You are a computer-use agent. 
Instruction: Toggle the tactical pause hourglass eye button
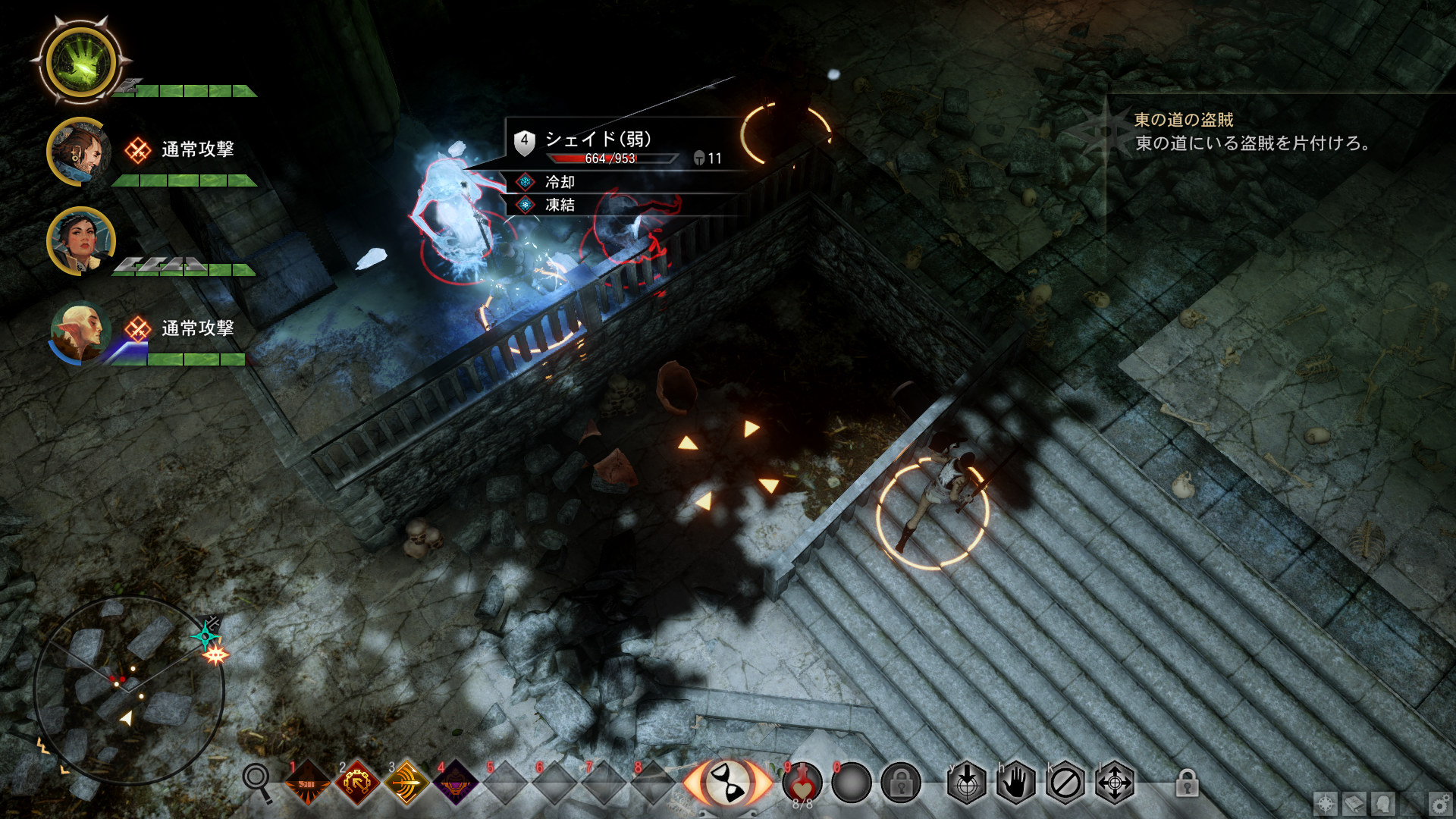(727, 782)
